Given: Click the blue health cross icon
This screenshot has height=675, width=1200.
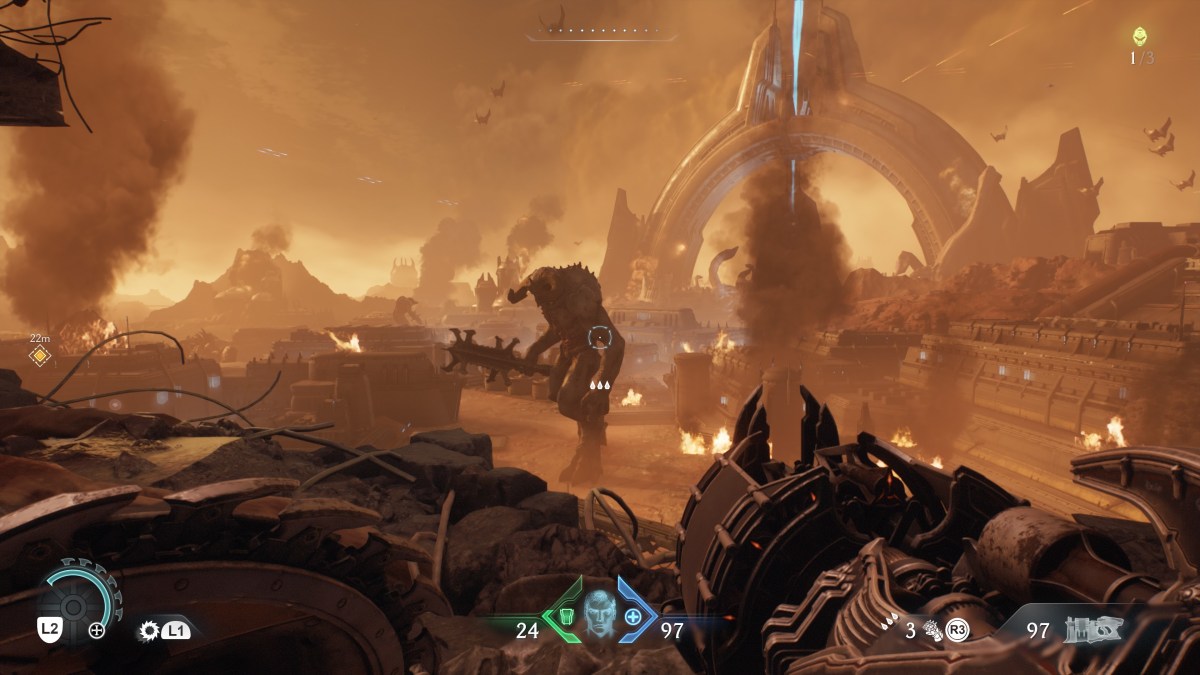Looking at the screenshot, I should pyautogui.click(x=632, y=616).
